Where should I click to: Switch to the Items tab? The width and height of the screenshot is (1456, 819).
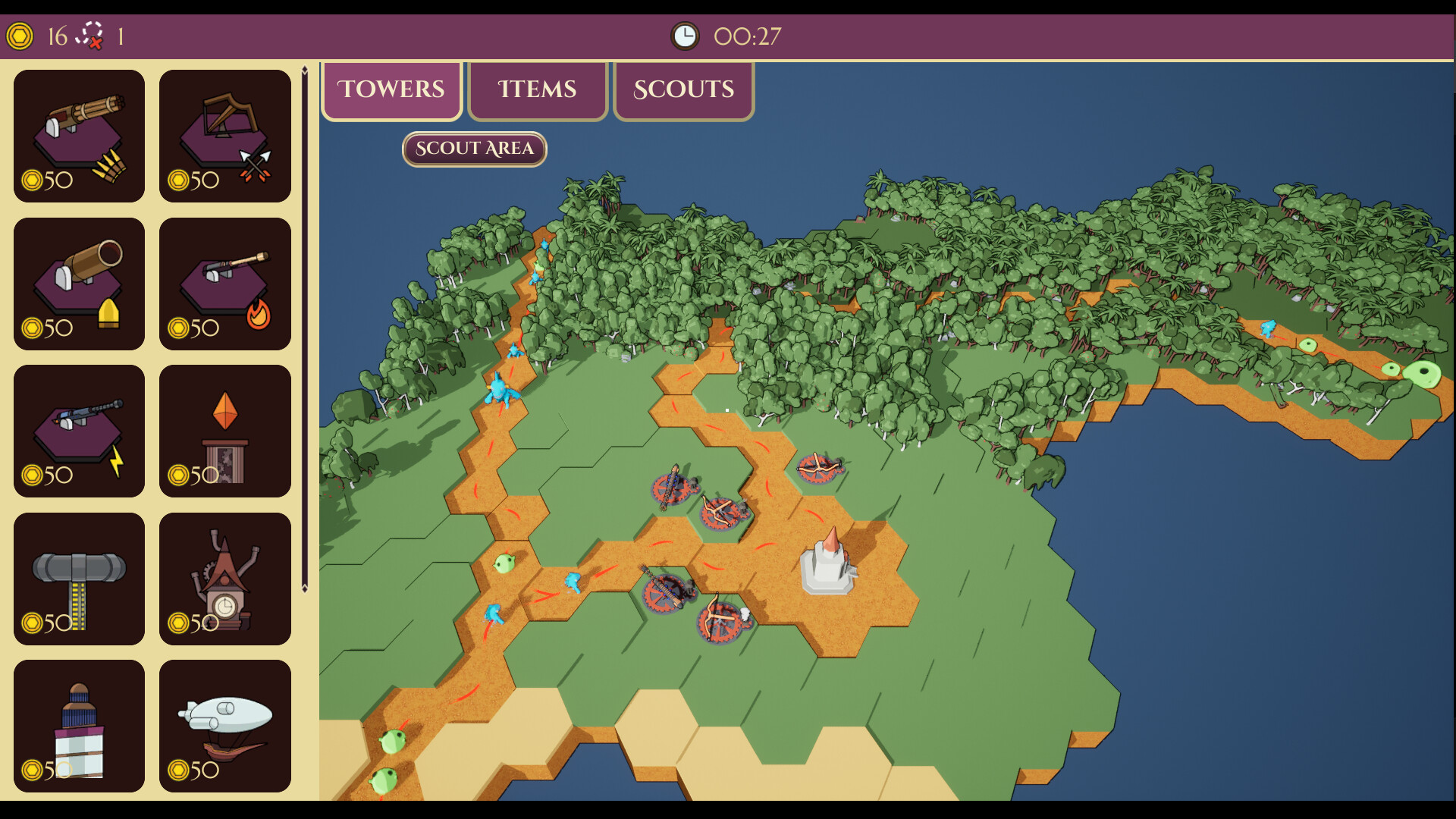(x=537, y=89)
